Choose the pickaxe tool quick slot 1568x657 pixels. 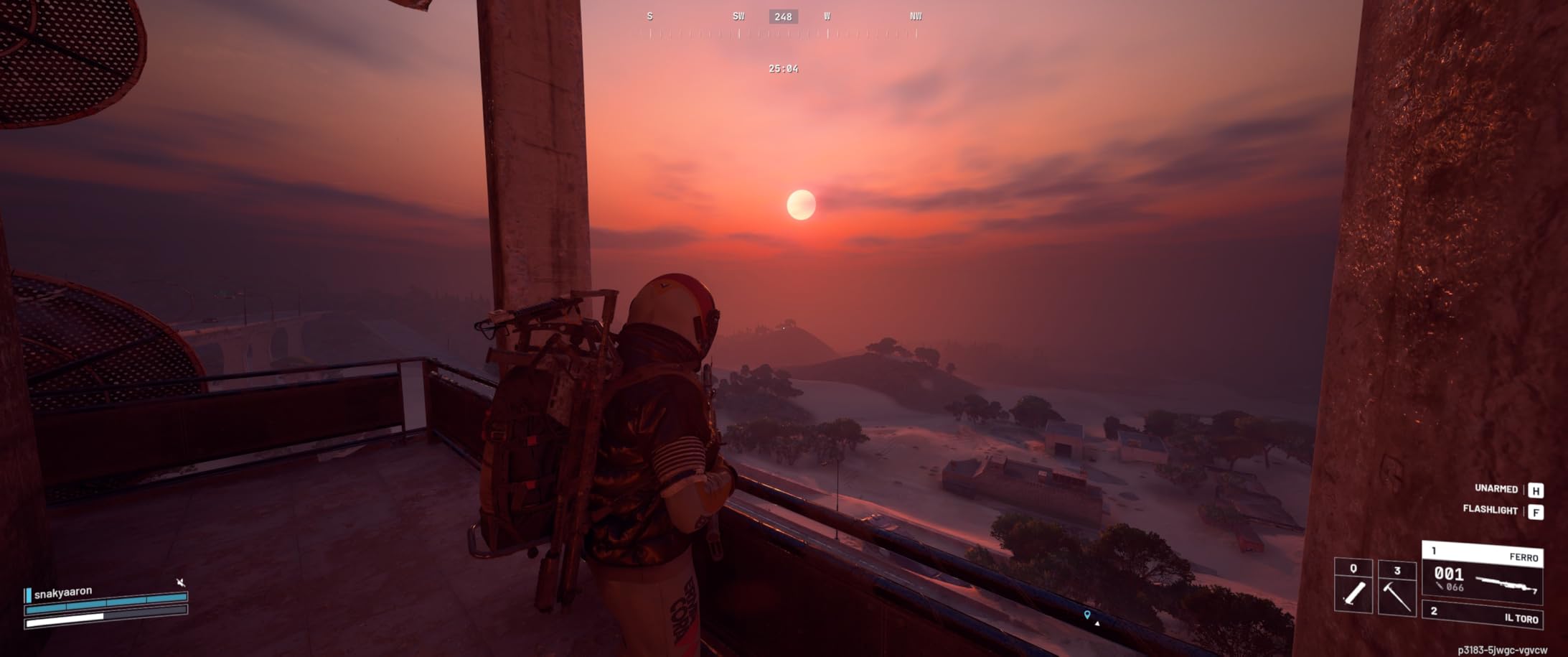pos(1396,587)
